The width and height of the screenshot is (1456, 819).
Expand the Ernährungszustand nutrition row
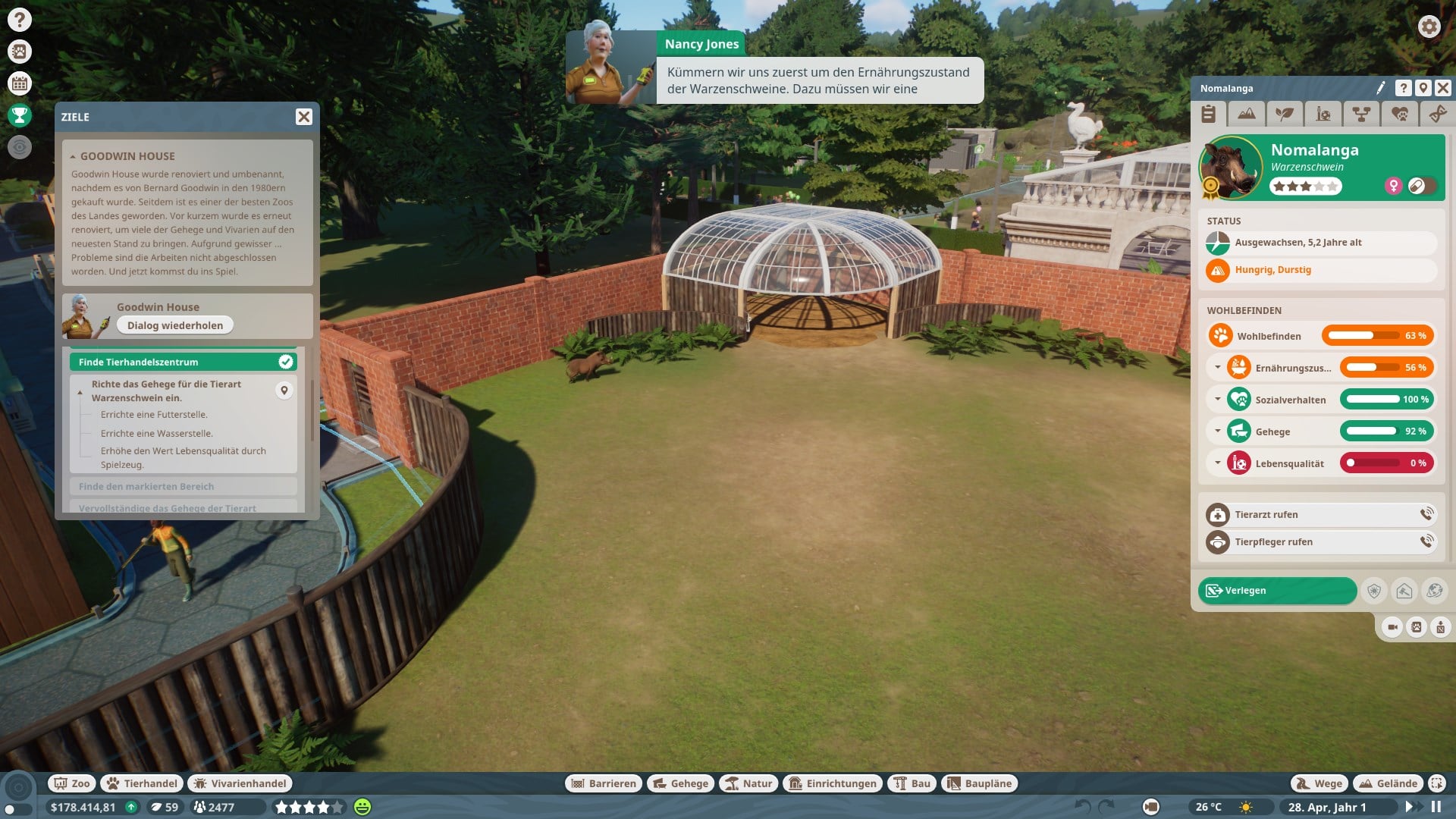[x=1217, y=368]
